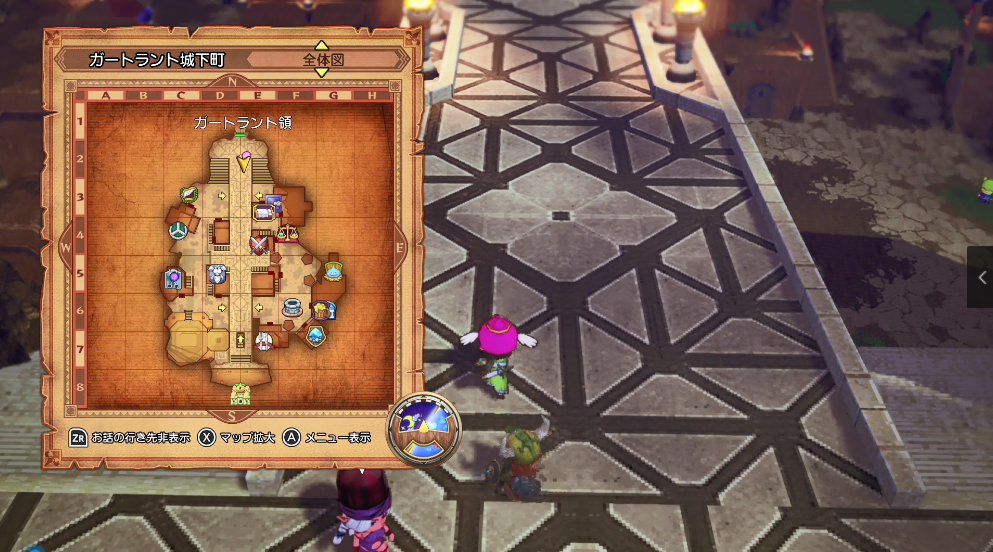Image resolution: width=993 pixels, height=552 pixels.
Task: Choose the green-framed armor marker
Action: point(188,194)
